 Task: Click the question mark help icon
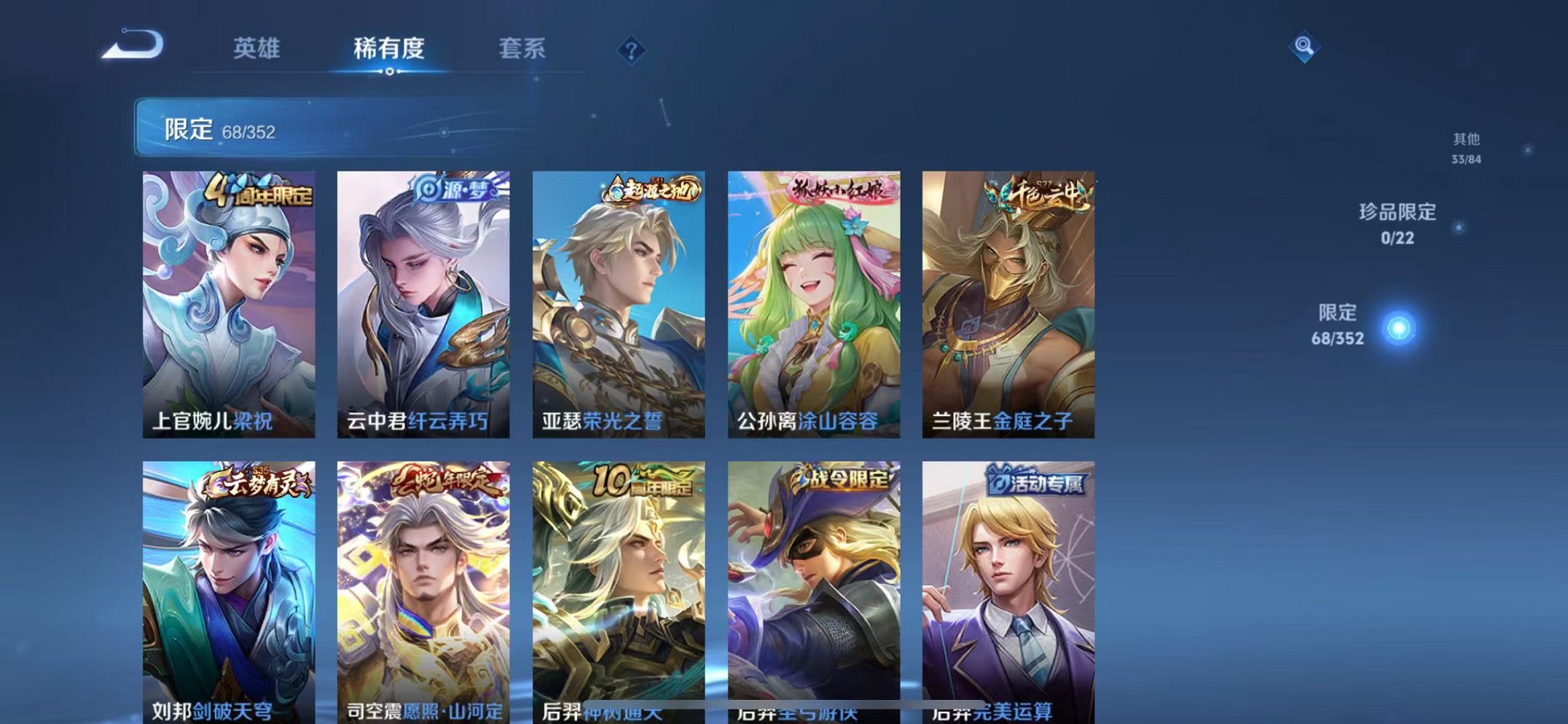[x=631, y=49]
